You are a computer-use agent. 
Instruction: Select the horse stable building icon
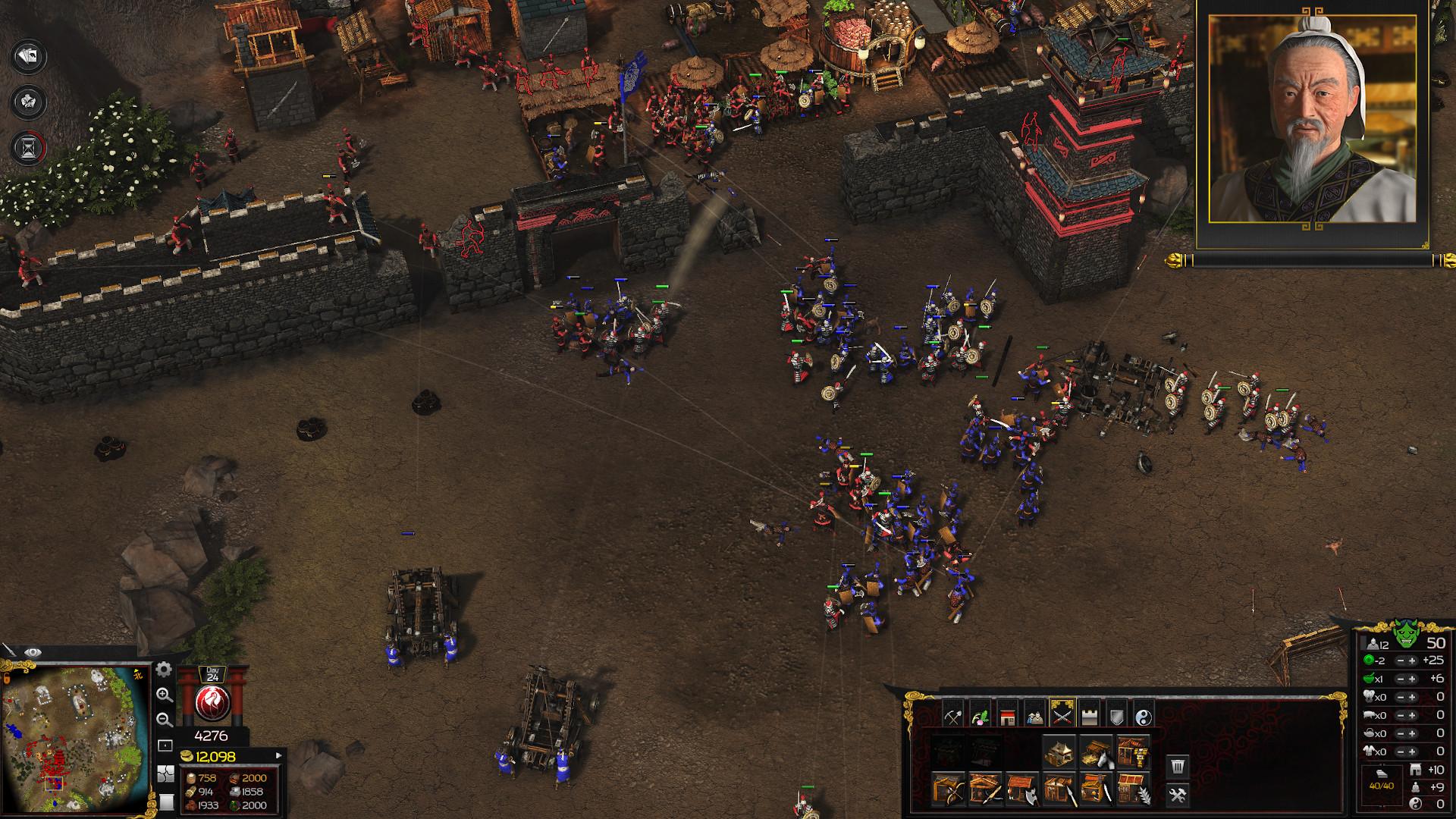coord(1097,753)
